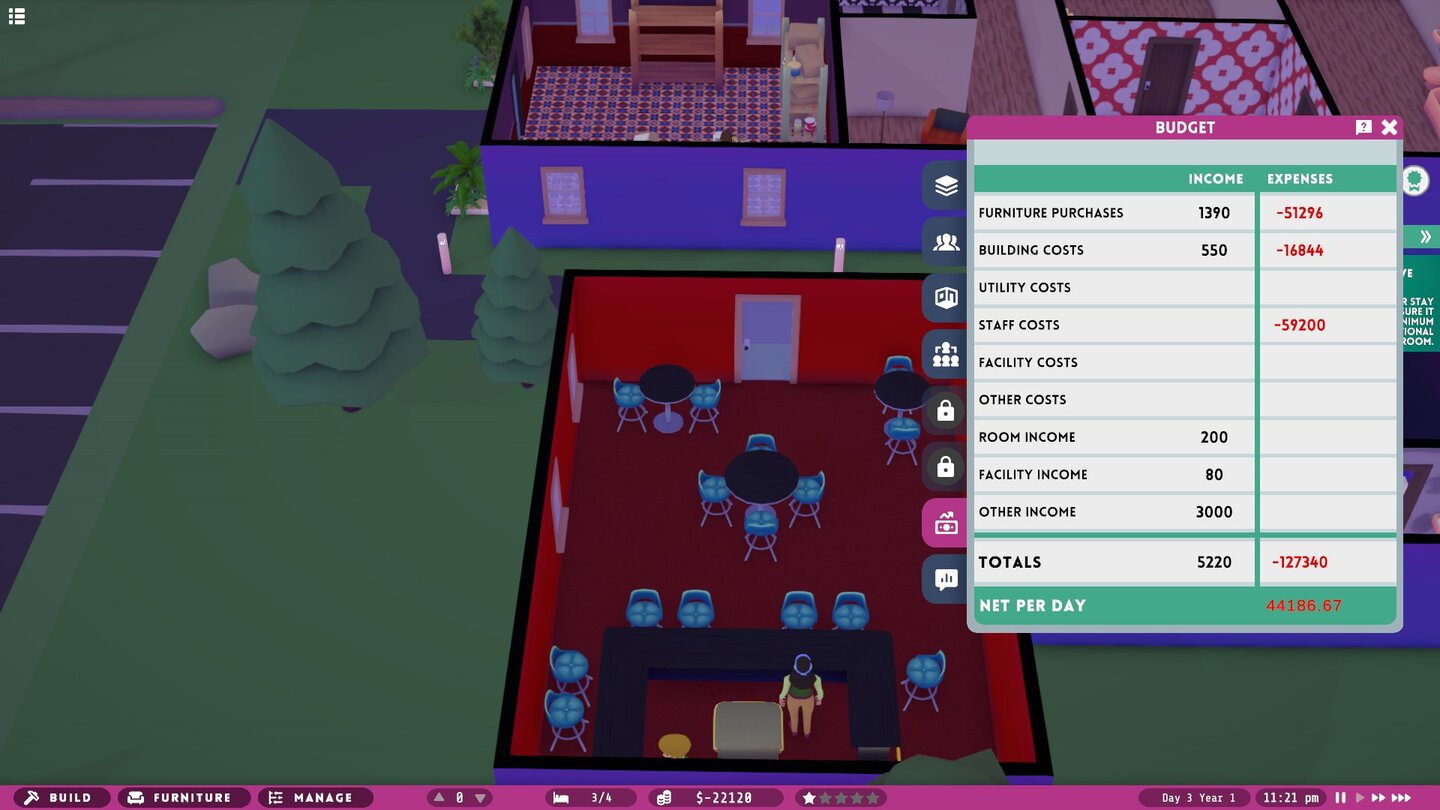Click the Budget help question mark button

pos(1362,127)
